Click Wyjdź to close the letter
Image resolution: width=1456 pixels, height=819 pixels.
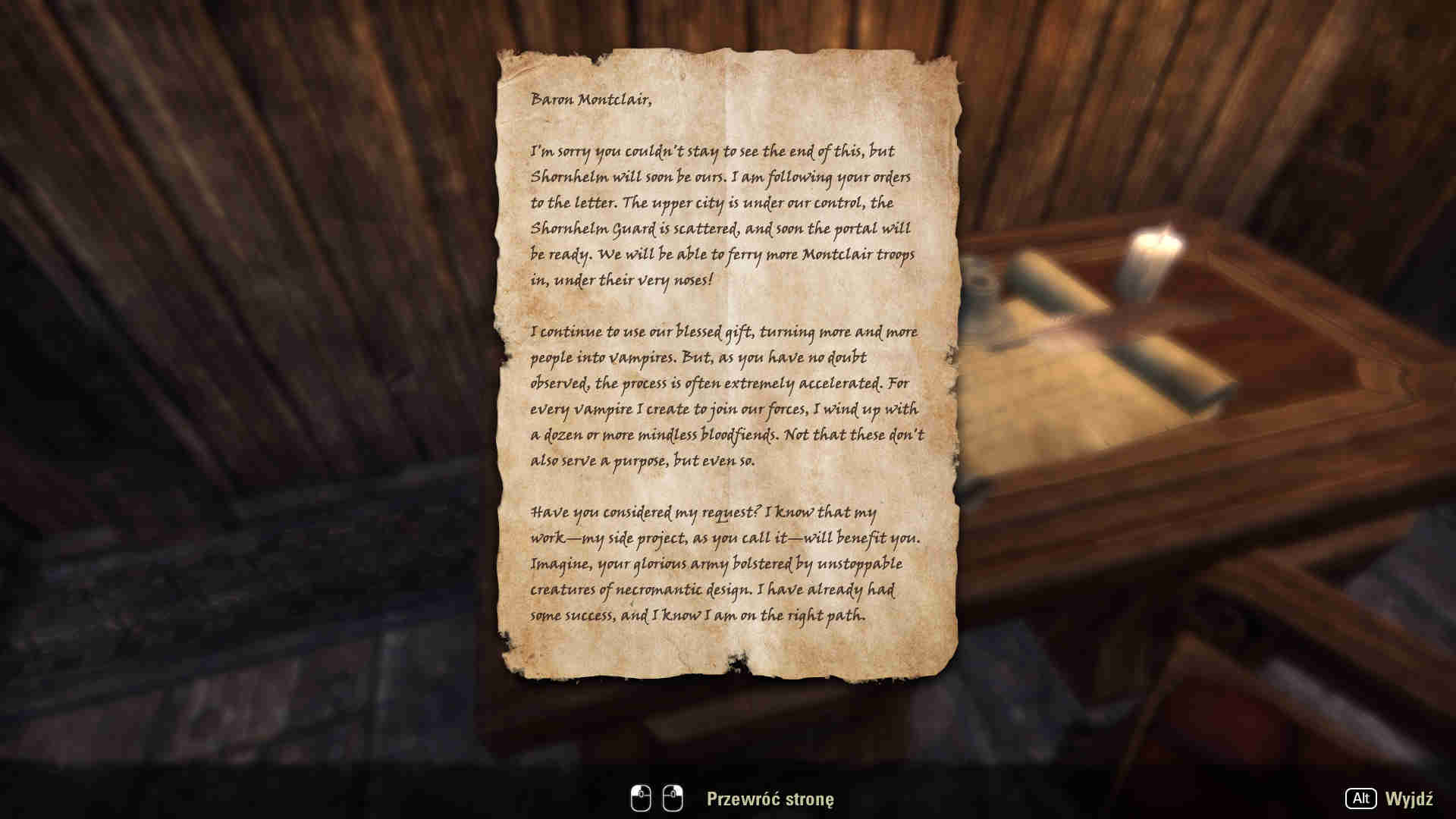[1408, 799]
